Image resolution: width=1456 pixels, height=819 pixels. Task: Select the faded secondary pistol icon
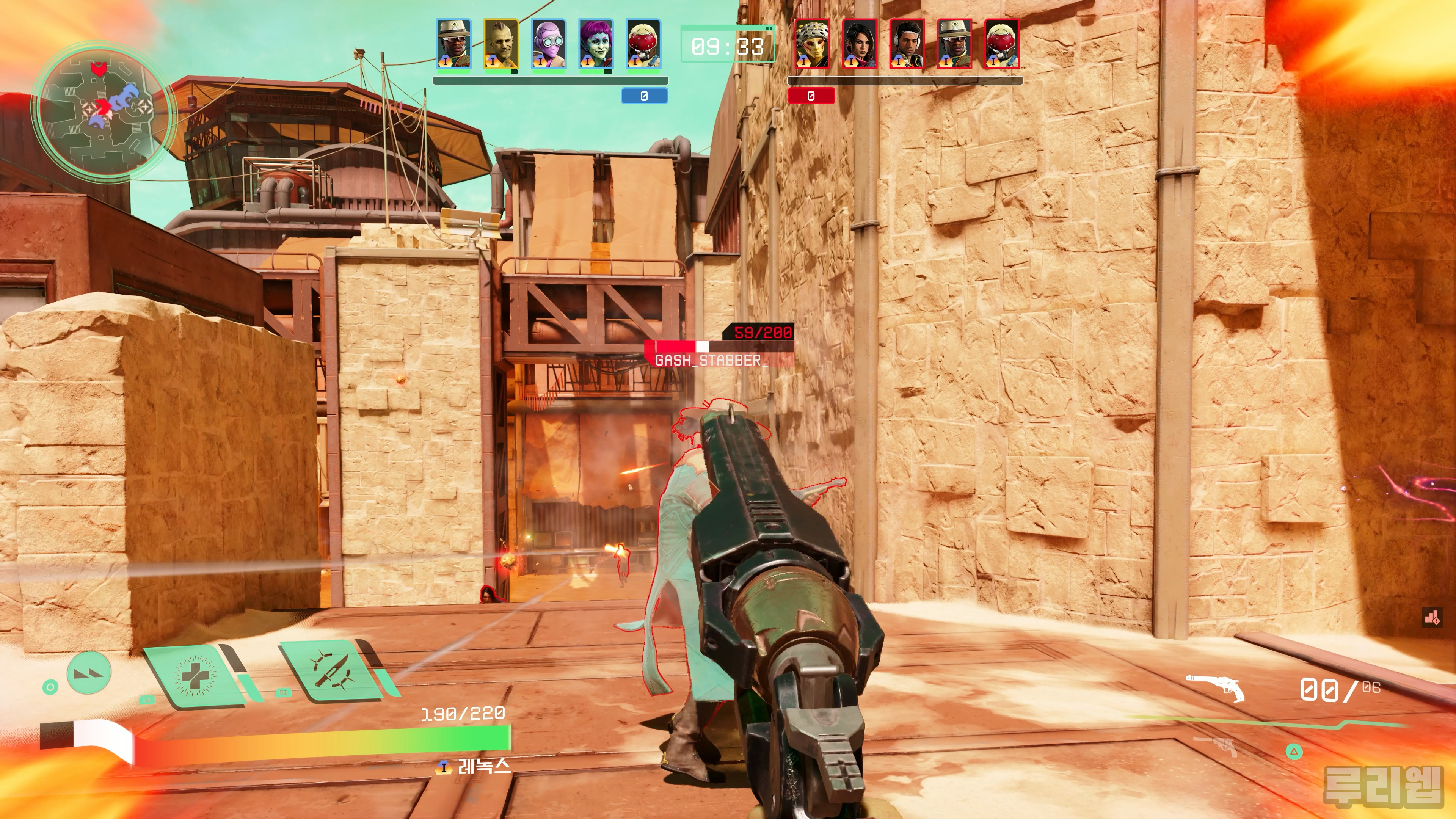pos(1215,746)
